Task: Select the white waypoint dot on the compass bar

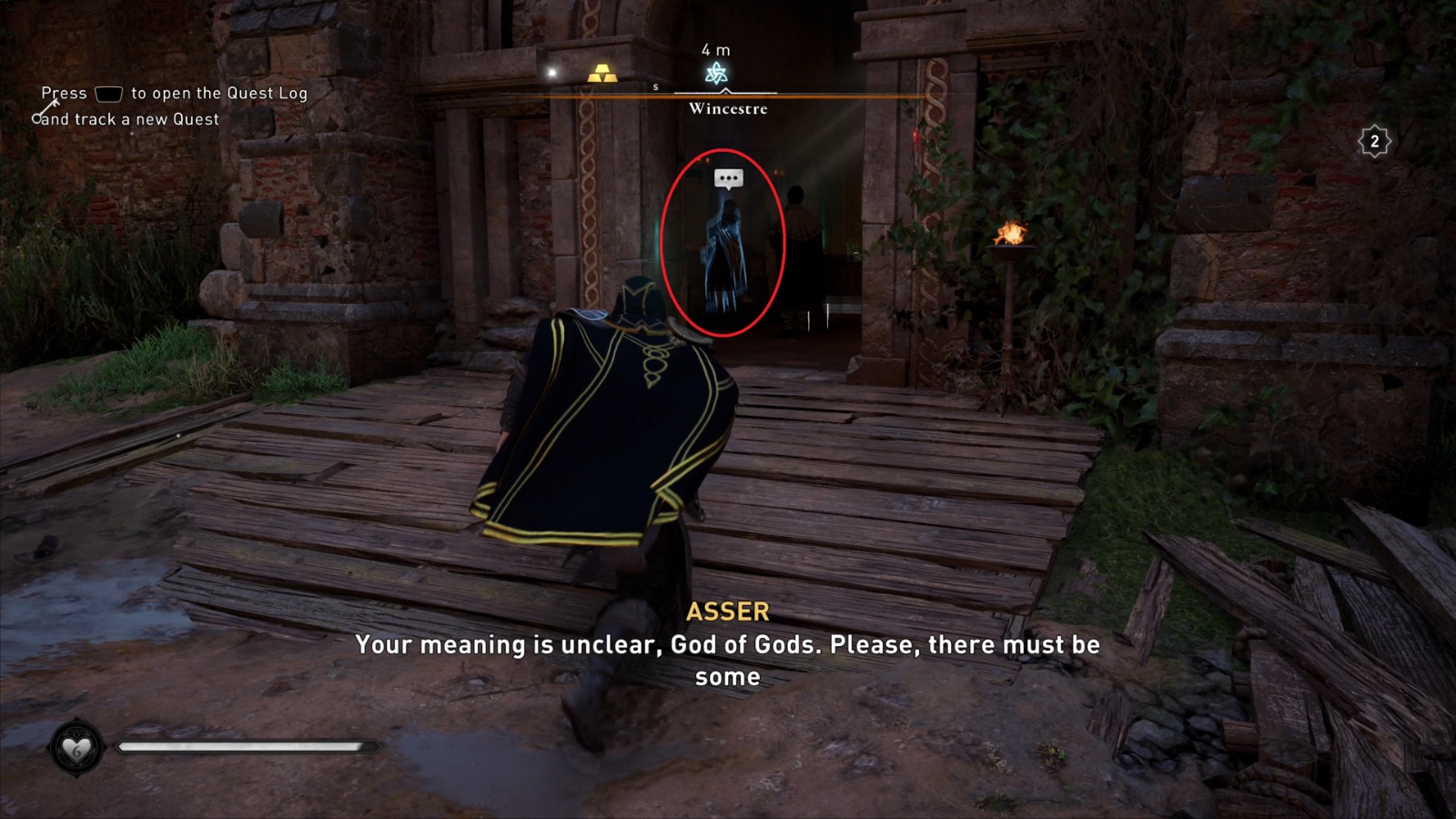Action: tap(550, 71)
